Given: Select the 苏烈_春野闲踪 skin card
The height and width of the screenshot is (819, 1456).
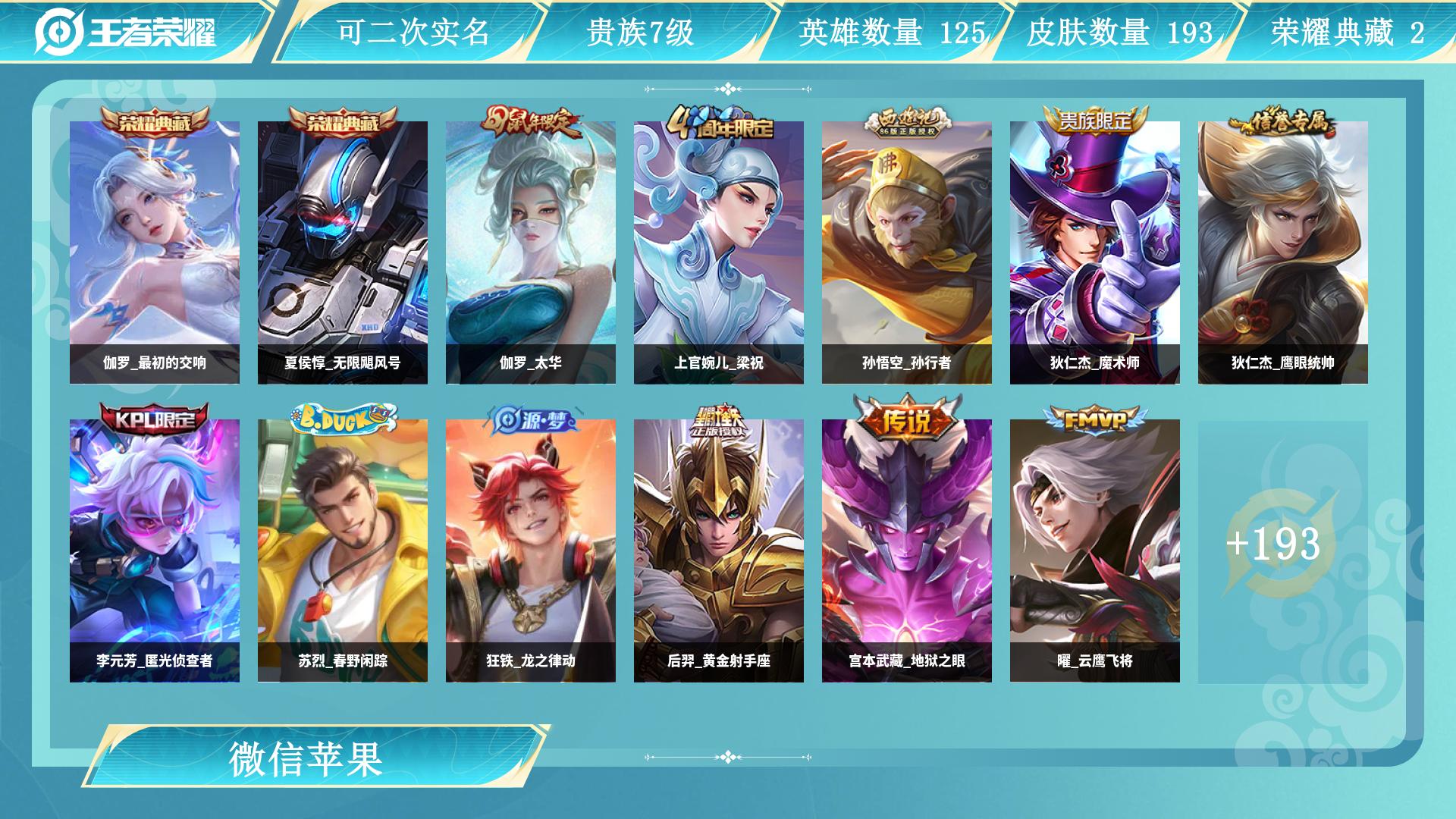Looking at the screenshot, I should click(343, 550).
